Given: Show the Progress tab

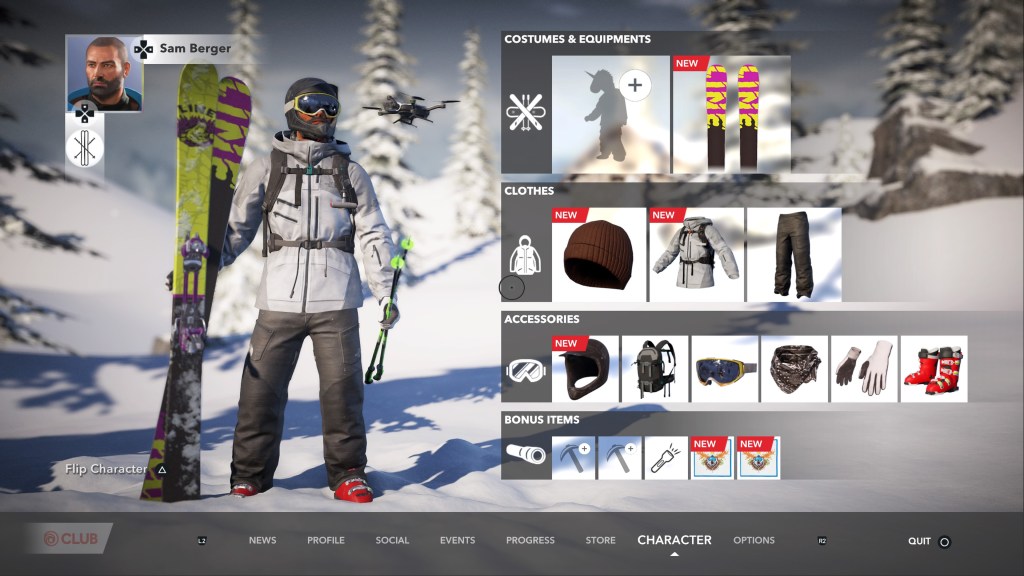Looking at the screenshot, I should point(530,541).
